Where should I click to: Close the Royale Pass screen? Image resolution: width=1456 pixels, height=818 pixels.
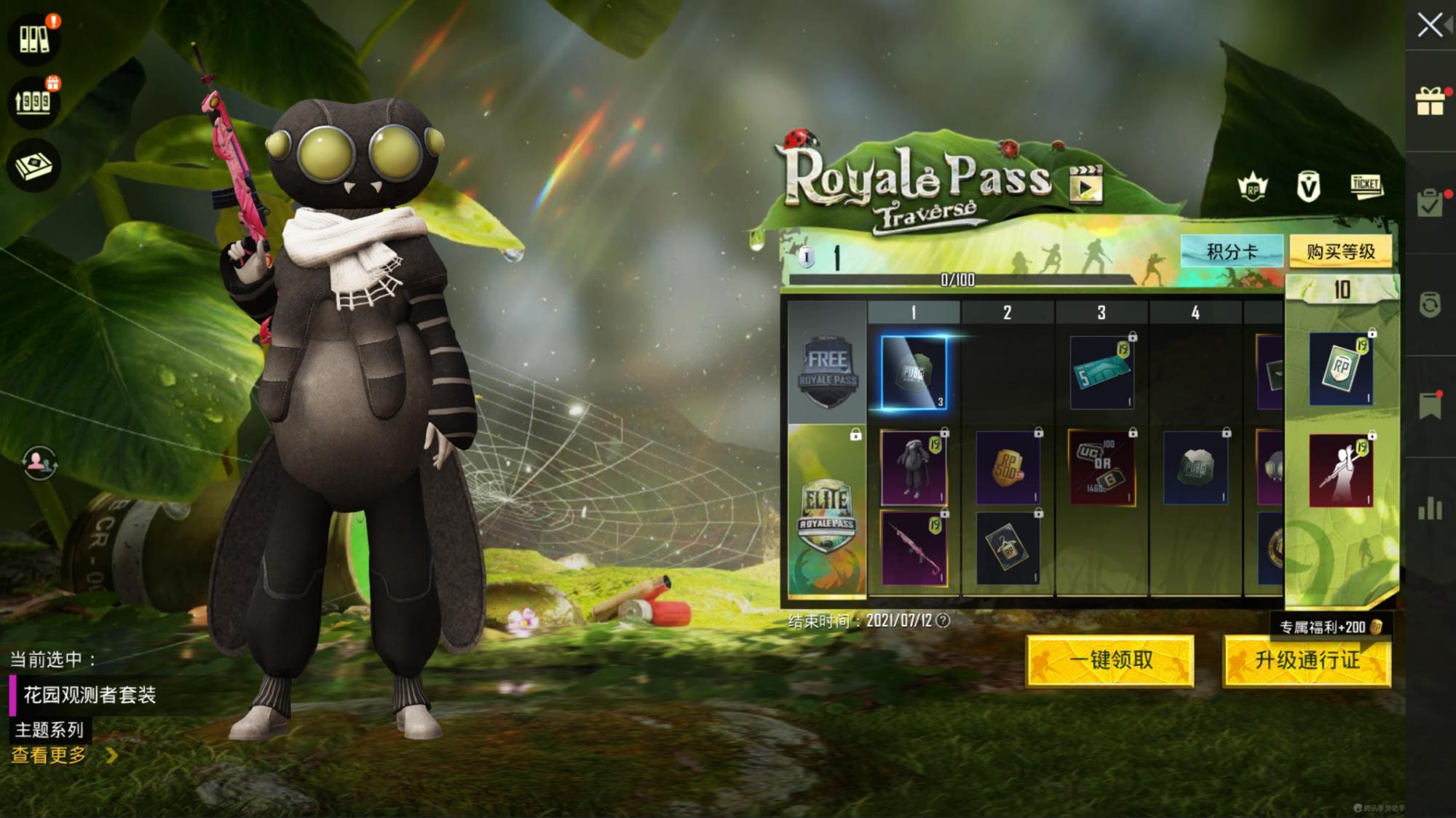click(1430, 25)
